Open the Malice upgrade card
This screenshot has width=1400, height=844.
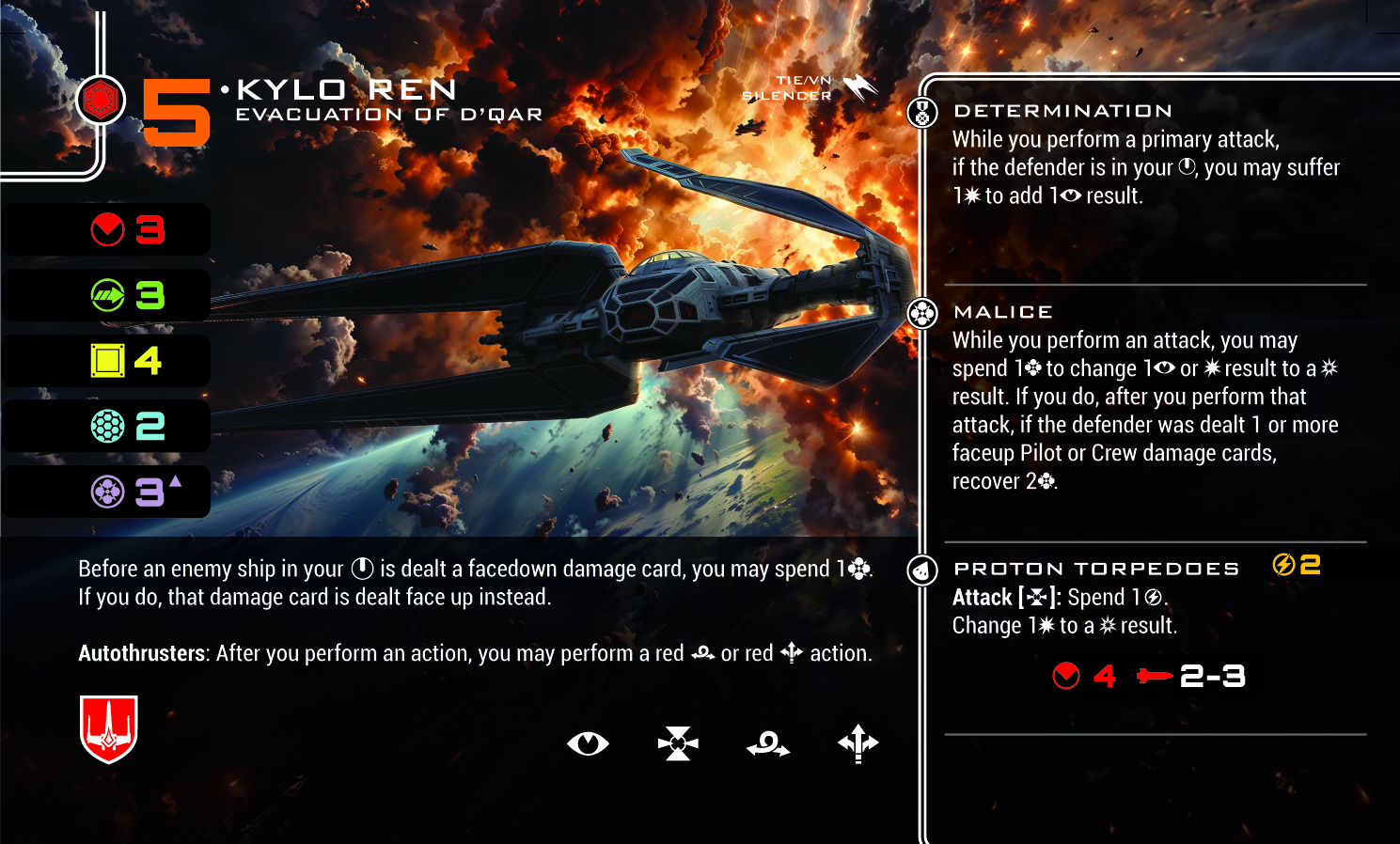[x=1002, y=312]
